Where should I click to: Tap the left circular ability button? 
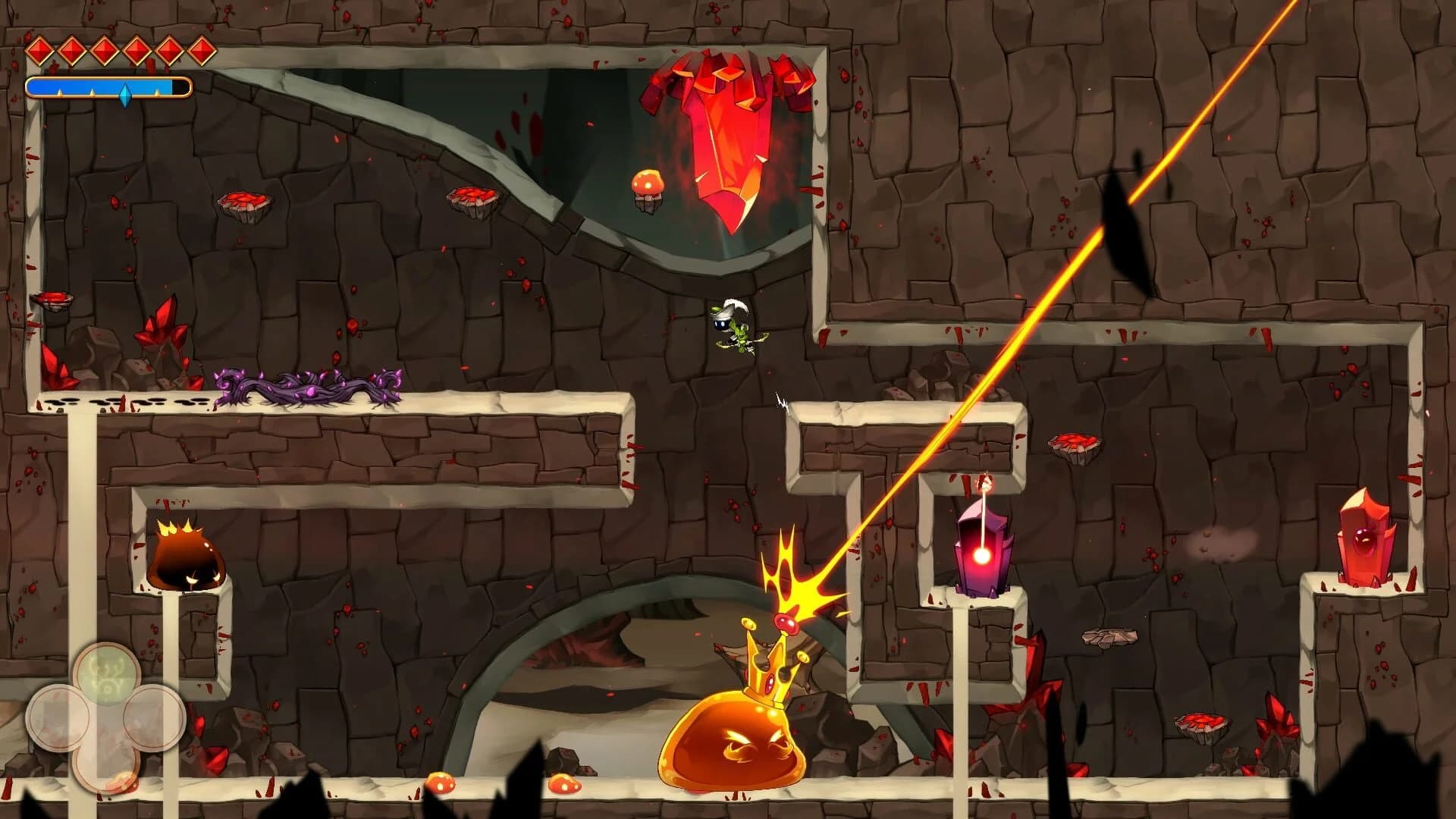58,716
